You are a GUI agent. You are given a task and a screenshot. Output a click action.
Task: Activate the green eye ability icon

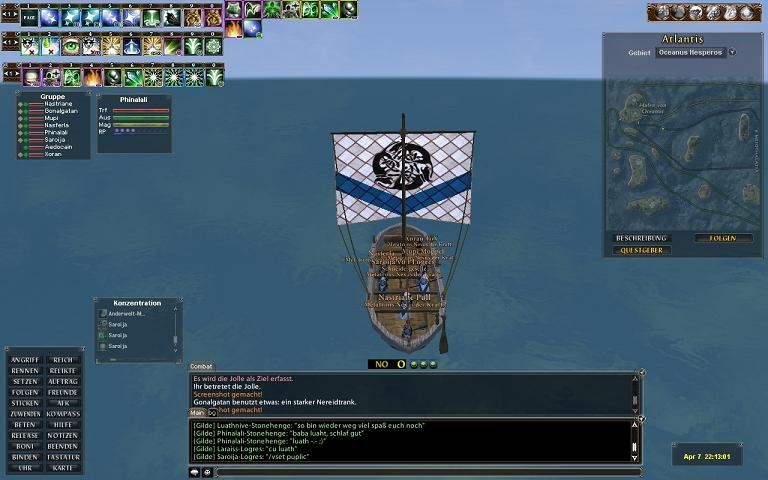pyautogui.click(x=70, y=46)
